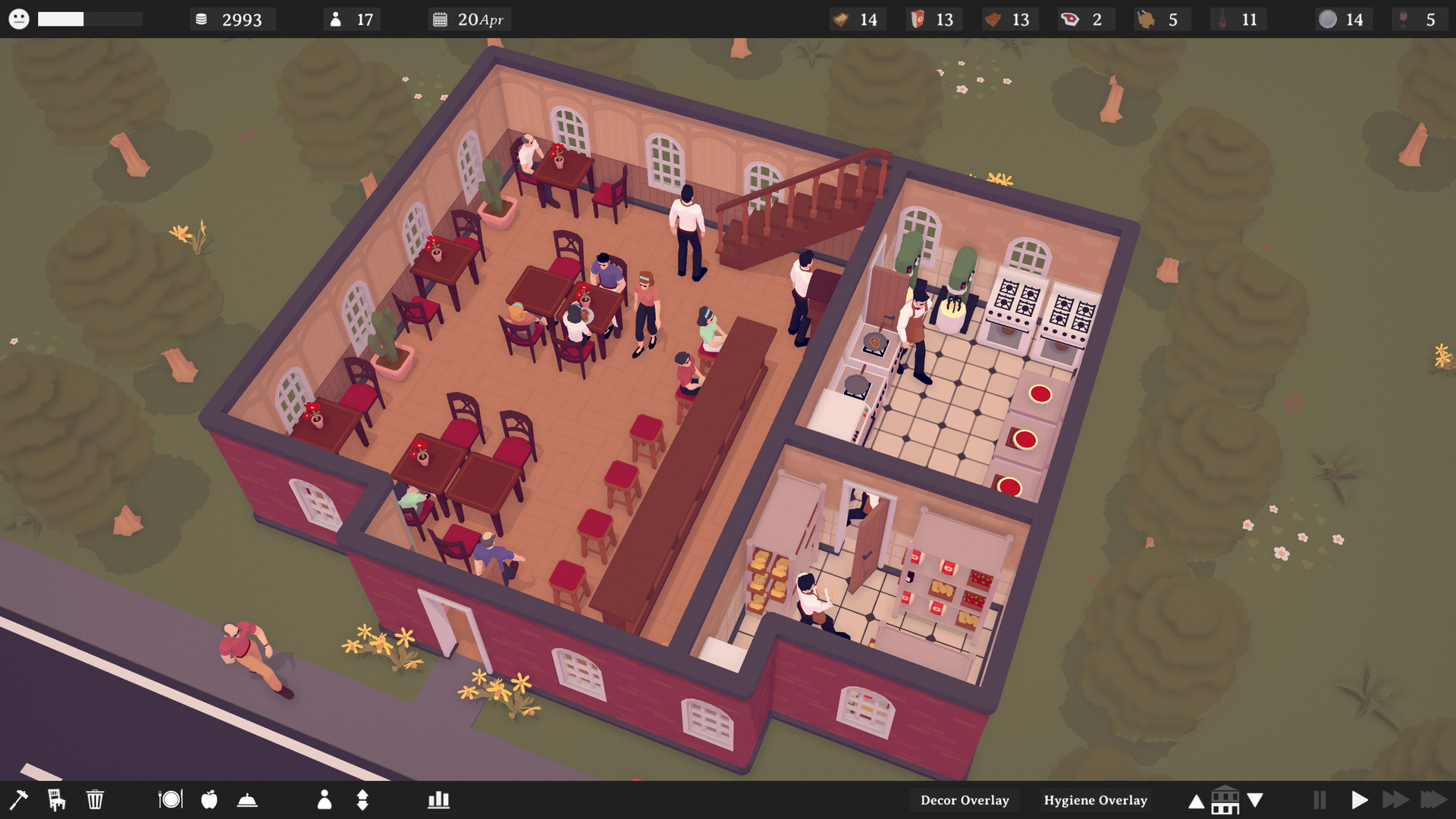Toggle the Decor Overlay
Viewport: 1456px width, 819px height.
(965, 800)
